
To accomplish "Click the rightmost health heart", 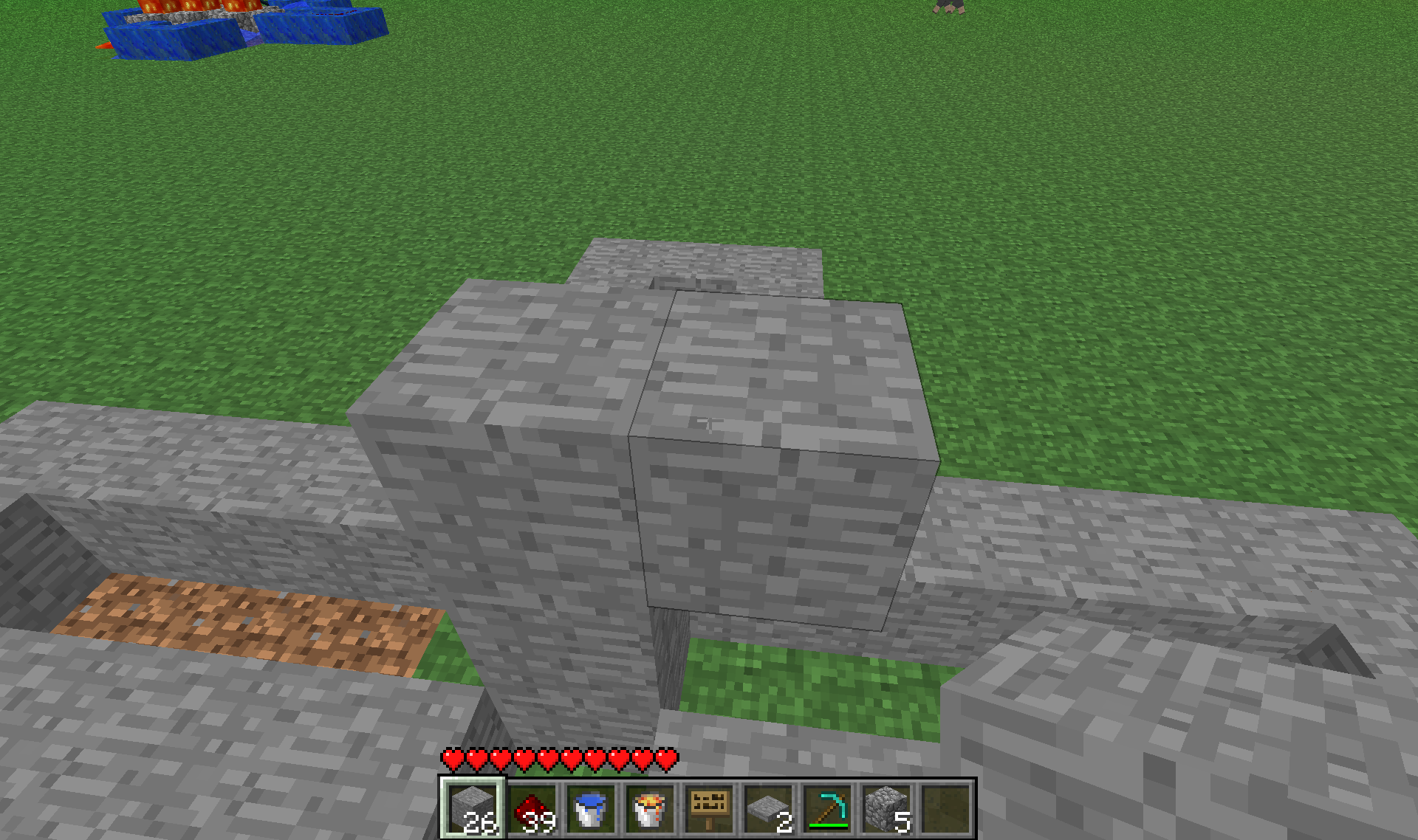I will pyautogui.click(x=667, y=758).
